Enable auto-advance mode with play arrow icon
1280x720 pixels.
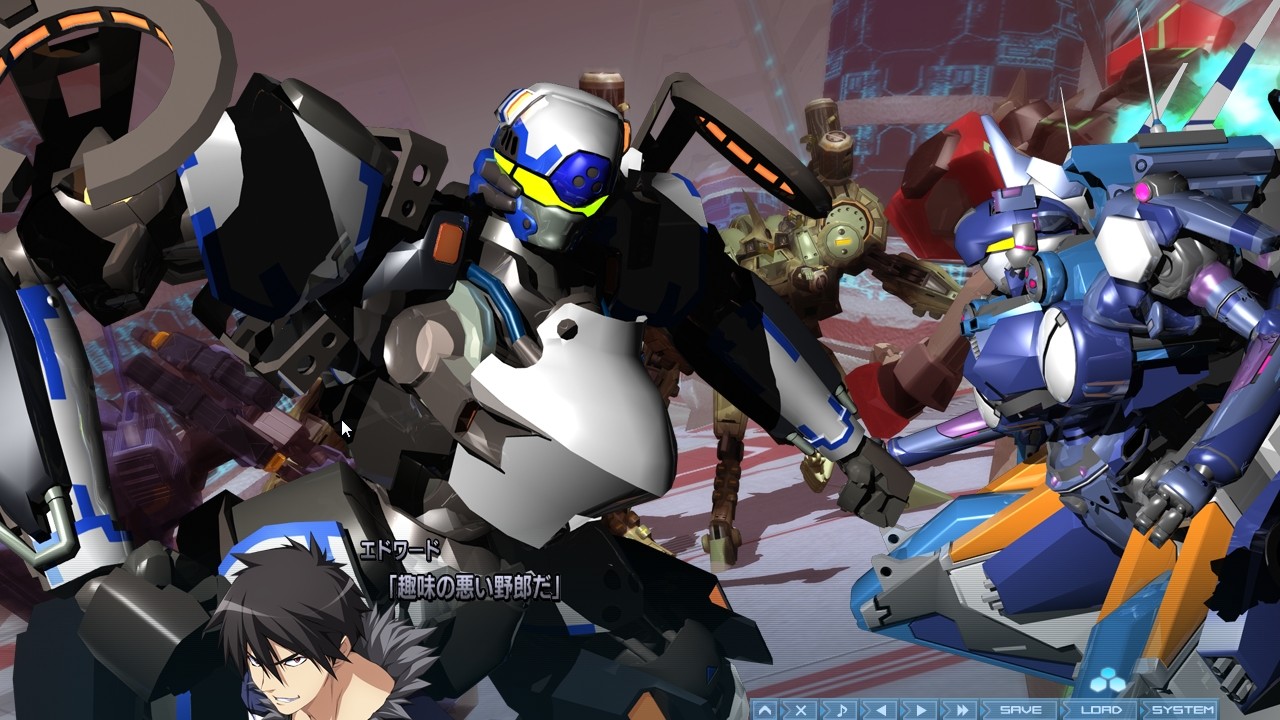(x=922, y=710)
